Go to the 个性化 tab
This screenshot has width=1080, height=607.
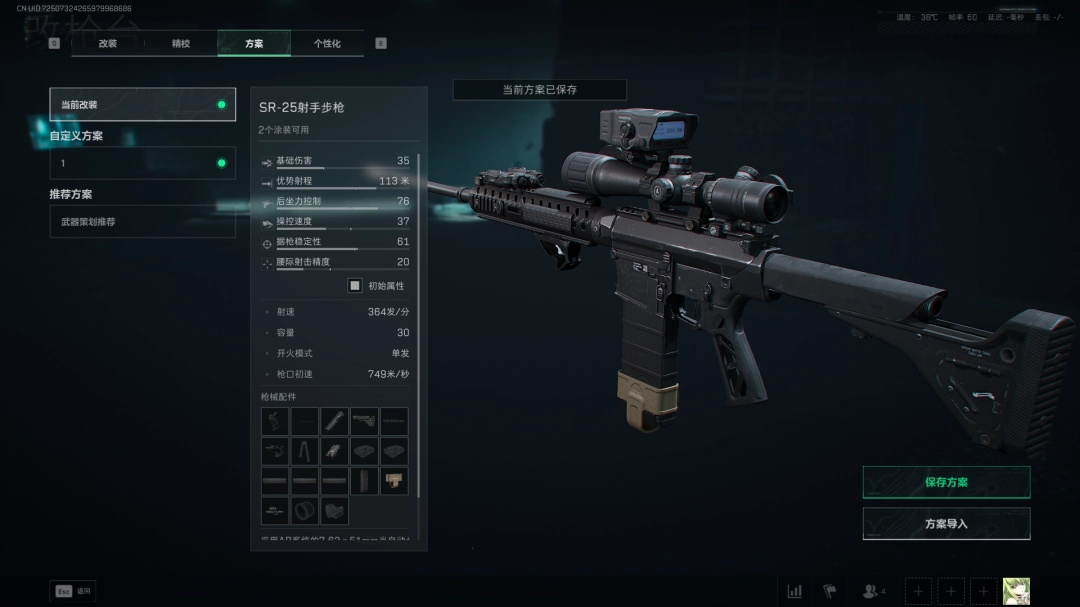(x=327, y=44)
